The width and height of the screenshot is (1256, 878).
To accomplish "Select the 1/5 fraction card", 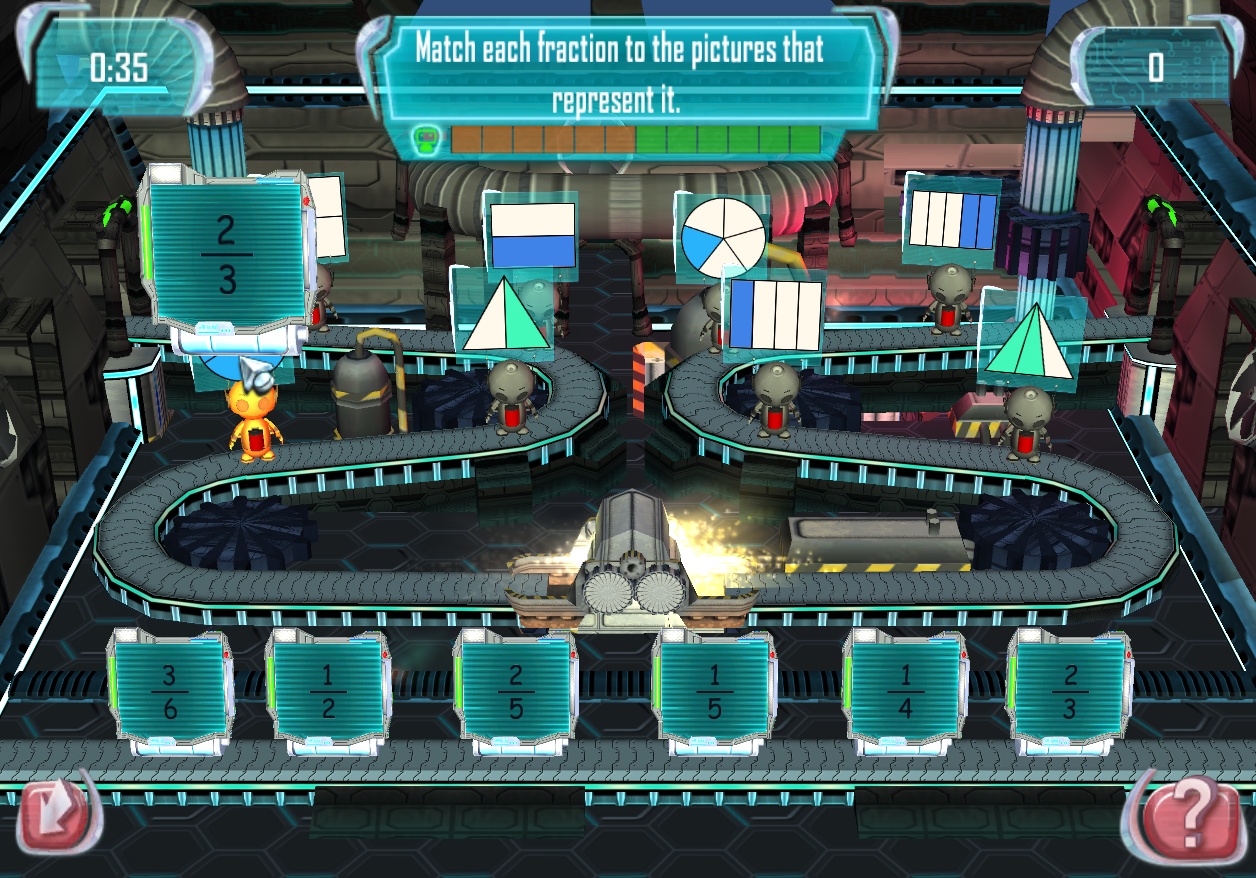I will point(714,692).
